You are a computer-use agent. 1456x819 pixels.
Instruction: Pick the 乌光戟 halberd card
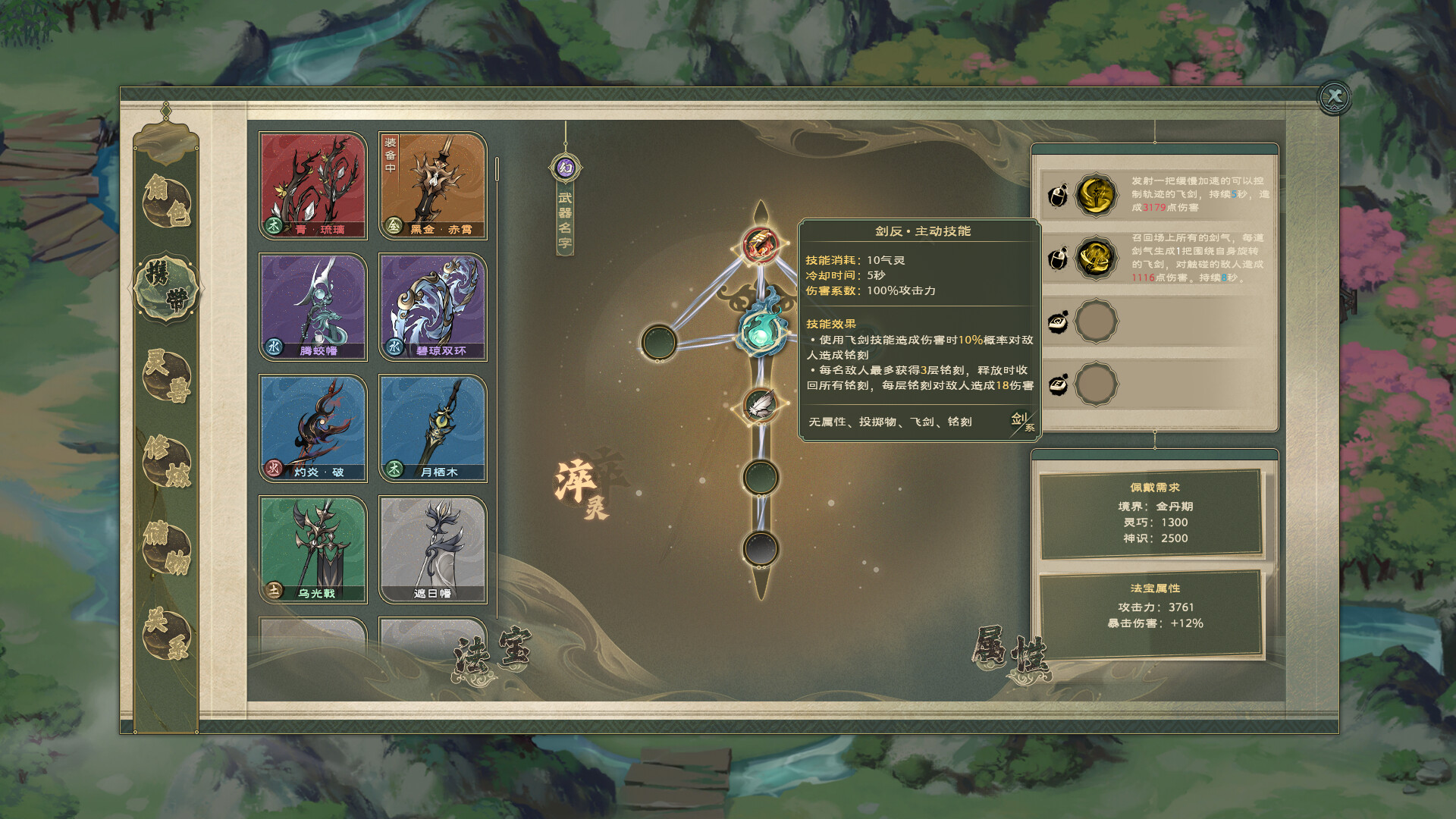tap(313, 550)
